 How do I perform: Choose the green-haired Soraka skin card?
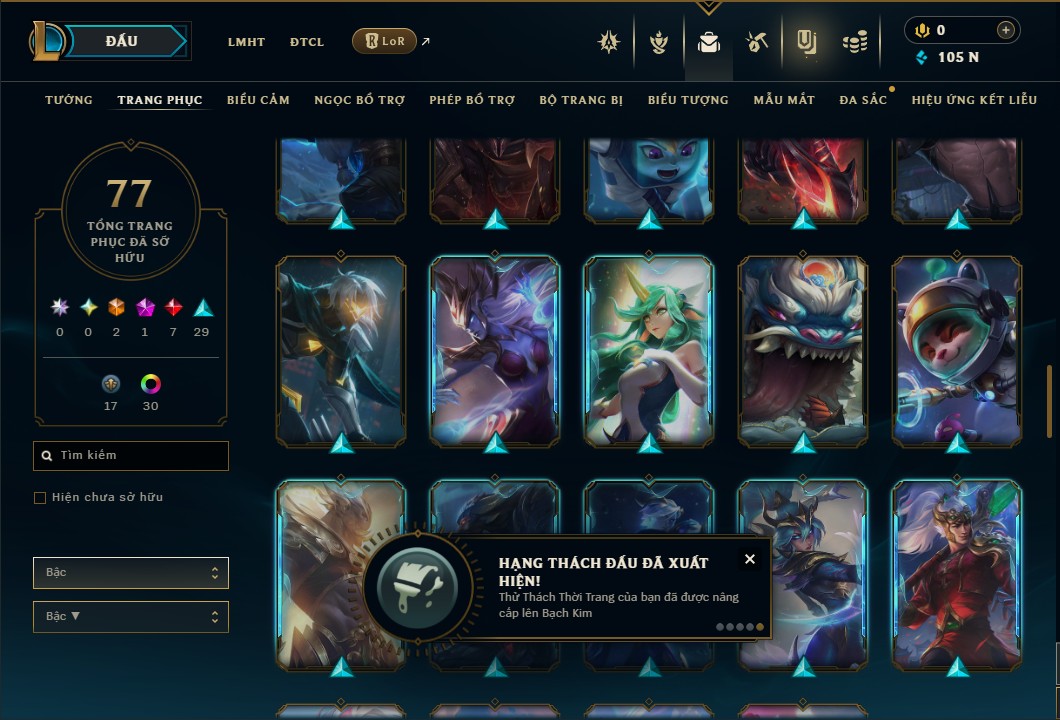649,350
